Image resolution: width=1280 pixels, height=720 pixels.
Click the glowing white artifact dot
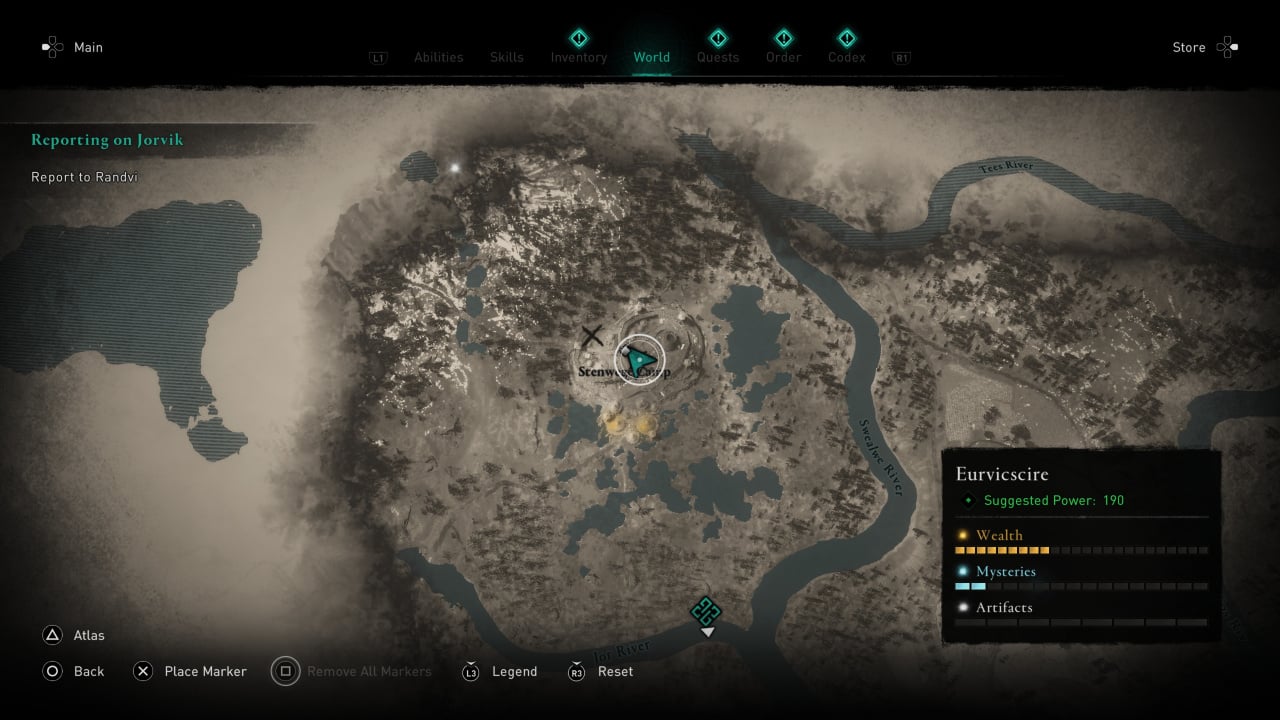click(456, 167)
